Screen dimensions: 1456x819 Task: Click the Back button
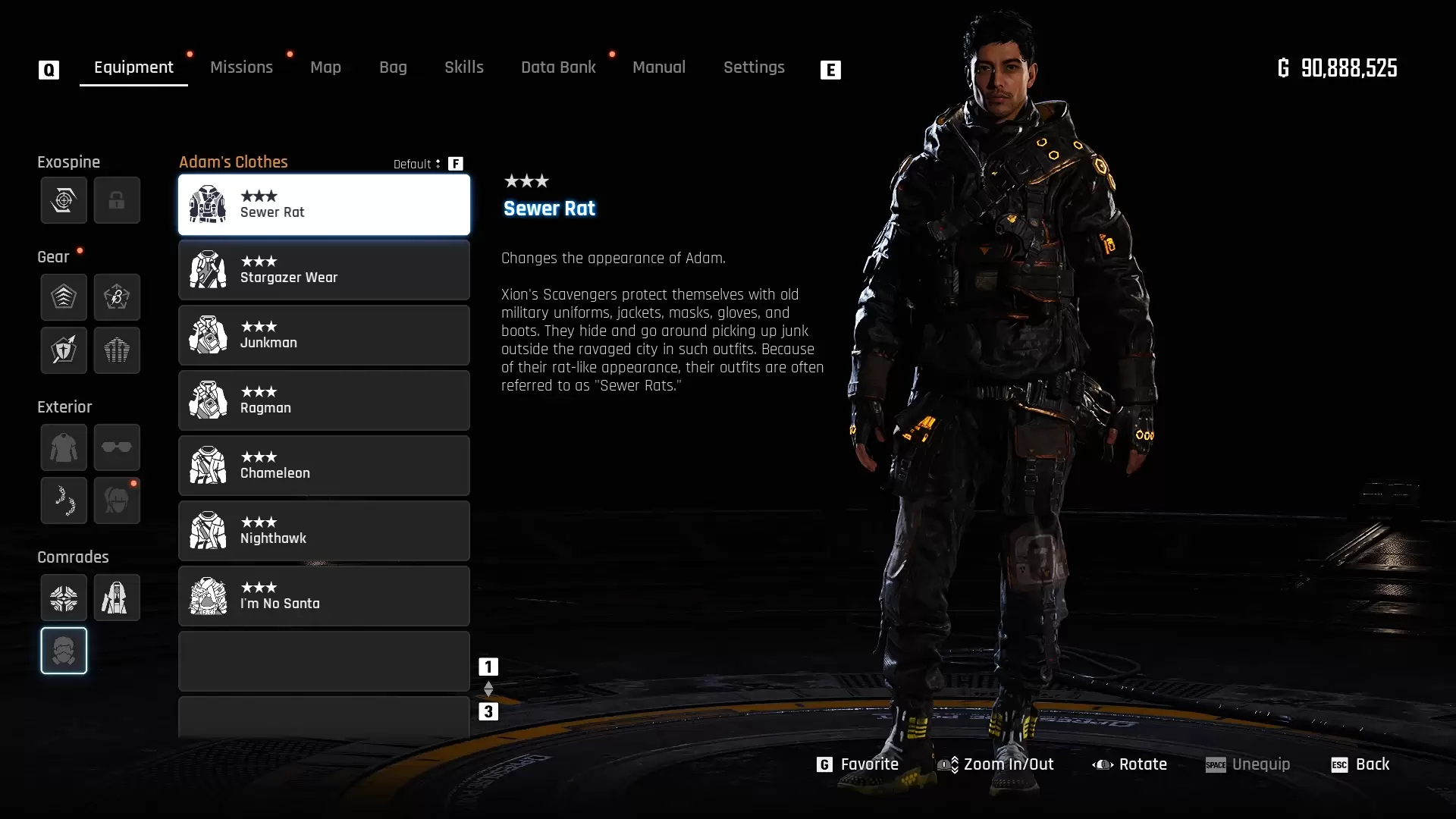coord(1361,764)
